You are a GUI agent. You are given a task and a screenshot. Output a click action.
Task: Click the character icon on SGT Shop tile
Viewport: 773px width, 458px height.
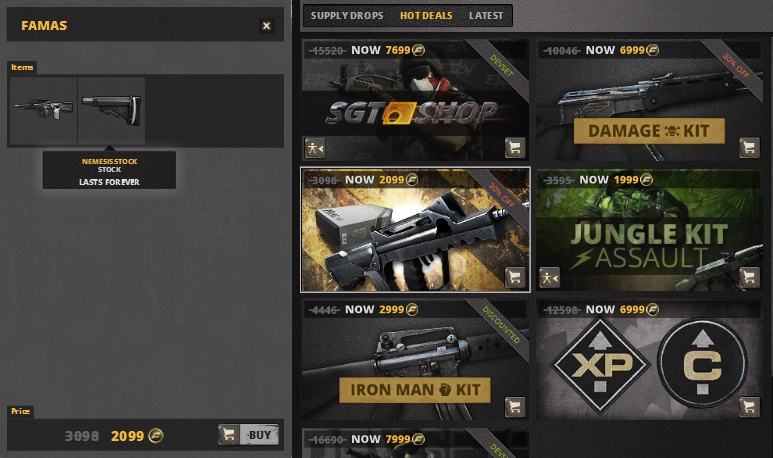click(314, 148)
